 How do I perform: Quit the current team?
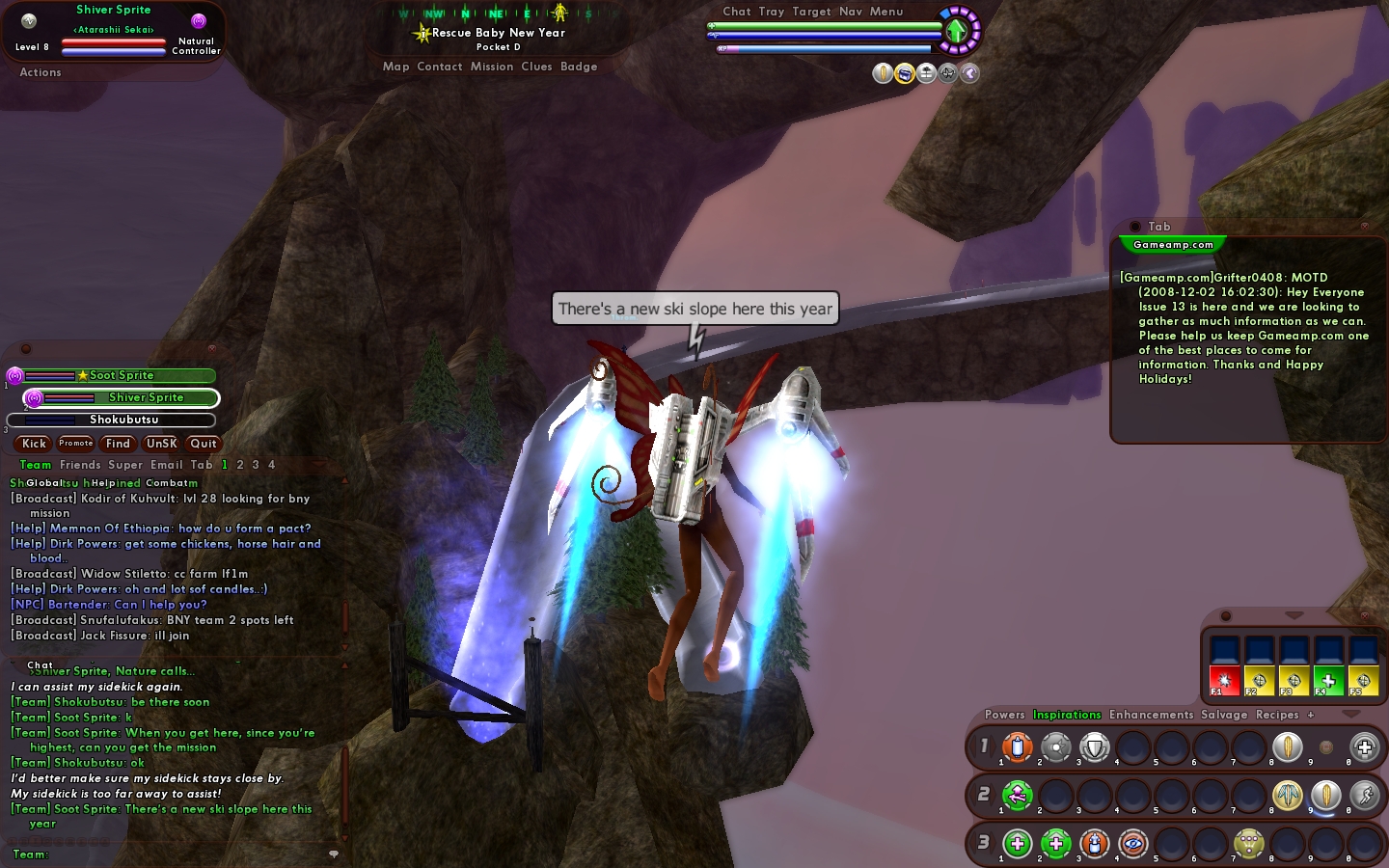pos(204,444)
